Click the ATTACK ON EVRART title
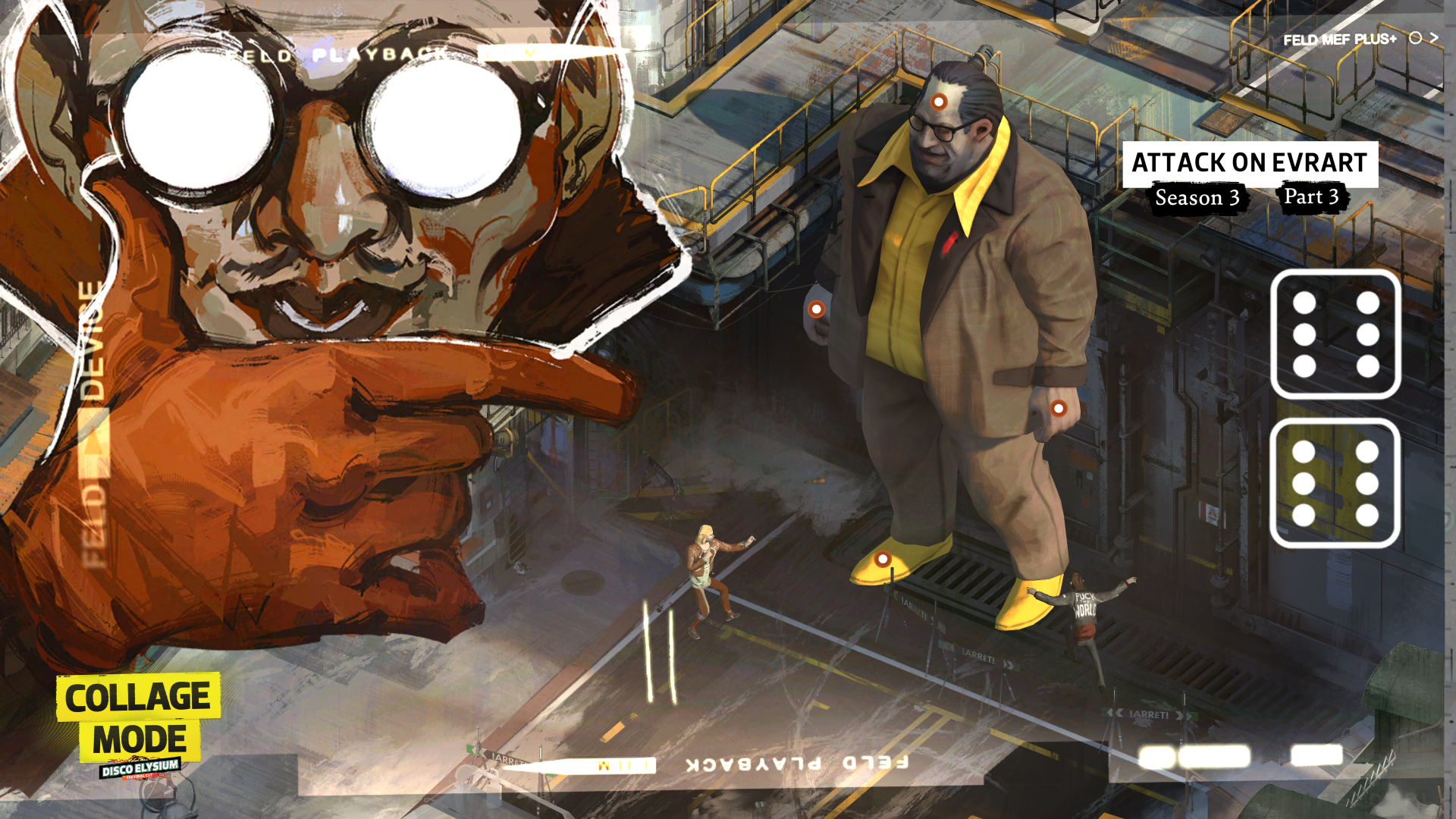Viewport: 1456px width, 819px height. point(1249,162)
